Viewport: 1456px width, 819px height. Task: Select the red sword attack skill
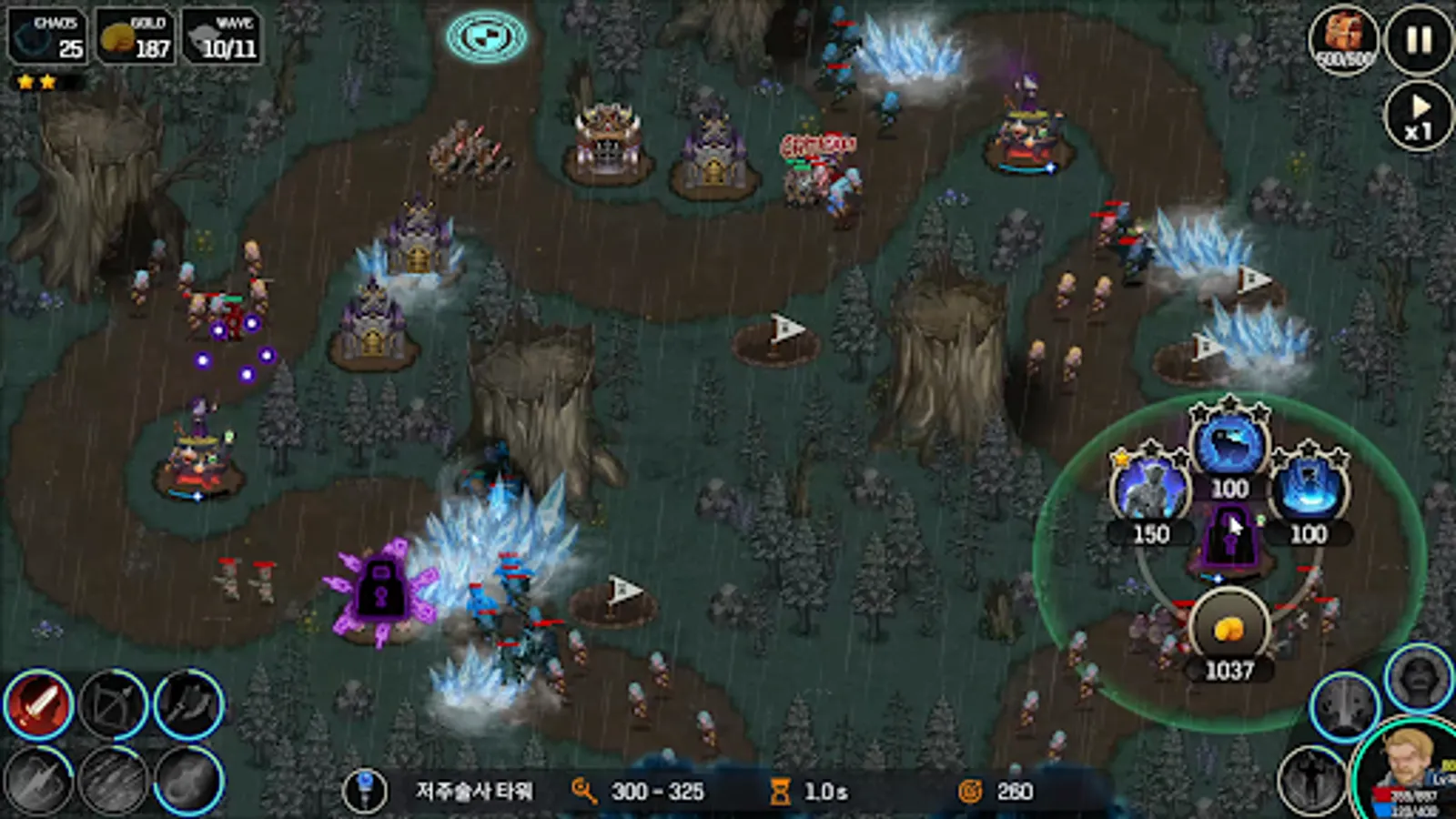pos(41,705)
